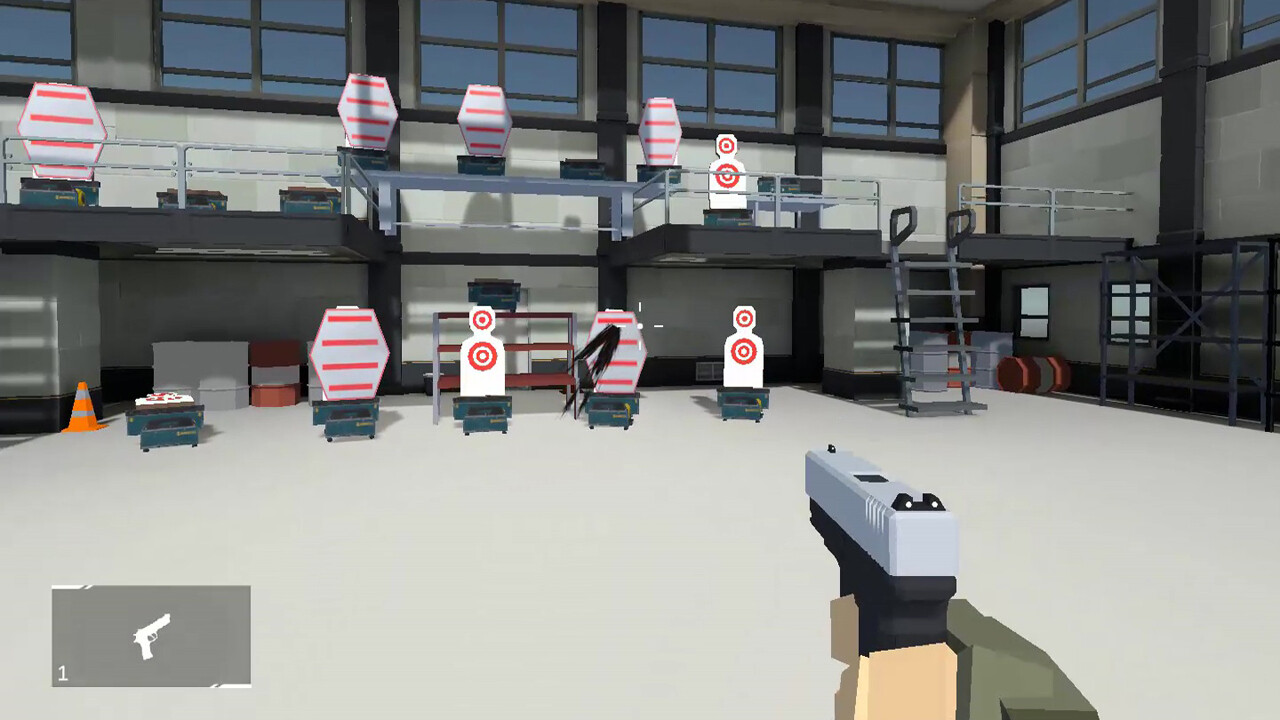Click the red barrel near the right scaffolding
Viewport: 1280px width, 720px height.
click(1030, 375)
